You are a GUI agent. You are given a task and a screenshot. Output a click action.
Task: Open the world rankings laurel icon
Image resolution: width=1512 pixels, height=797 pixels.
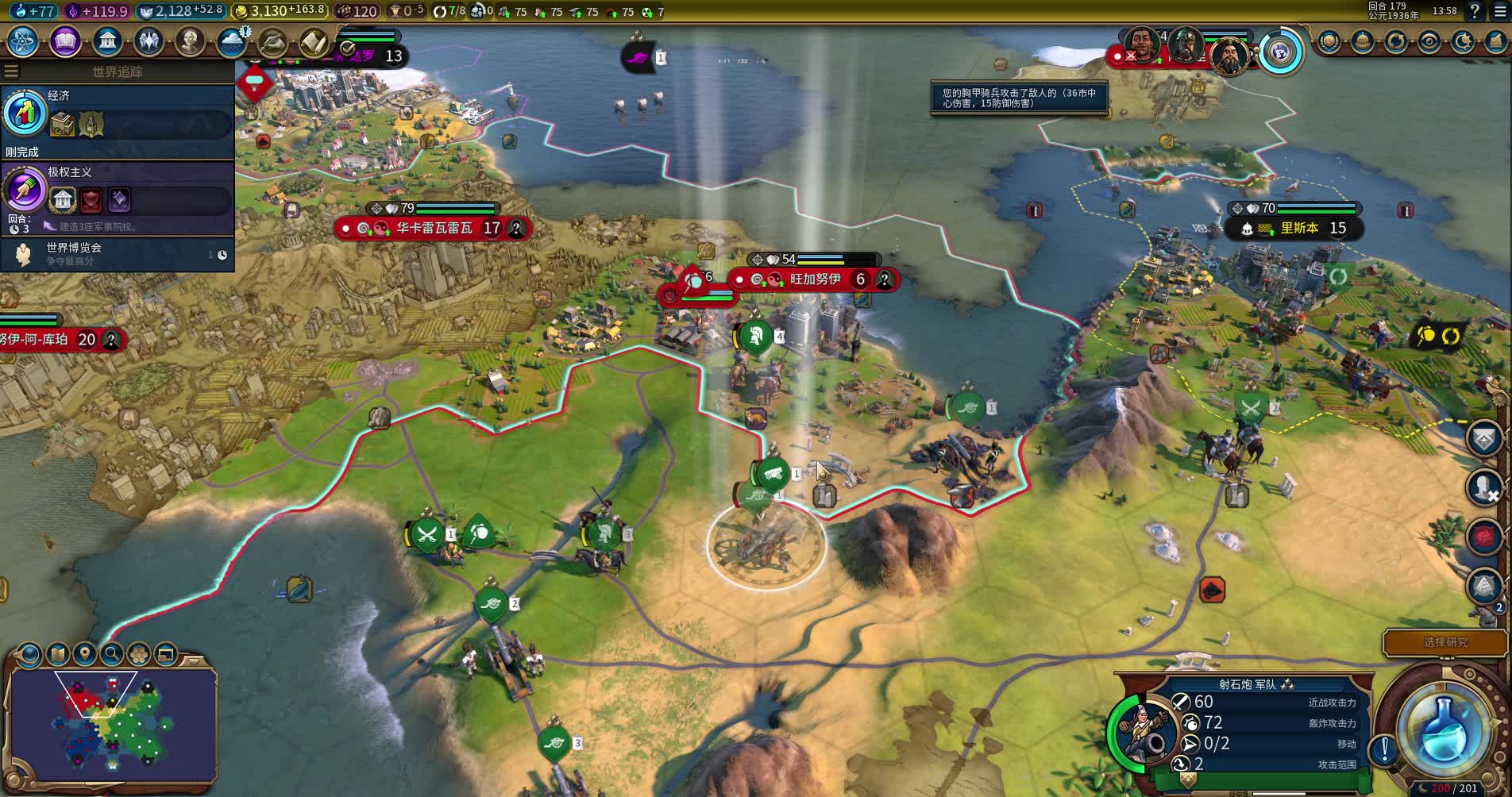coord(1329,41)
